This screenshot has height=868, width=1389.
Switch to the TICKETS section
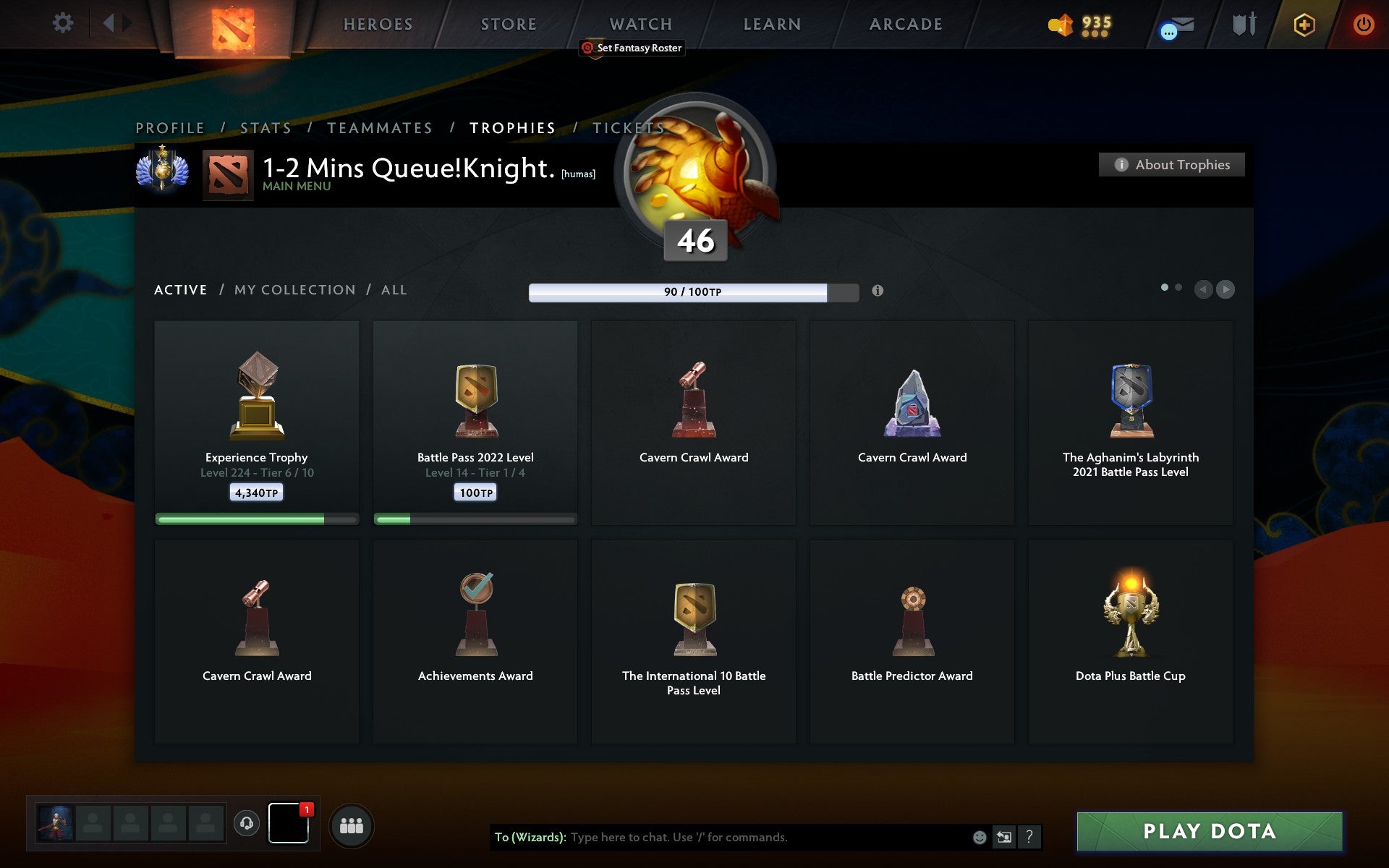tap(629, 127)
